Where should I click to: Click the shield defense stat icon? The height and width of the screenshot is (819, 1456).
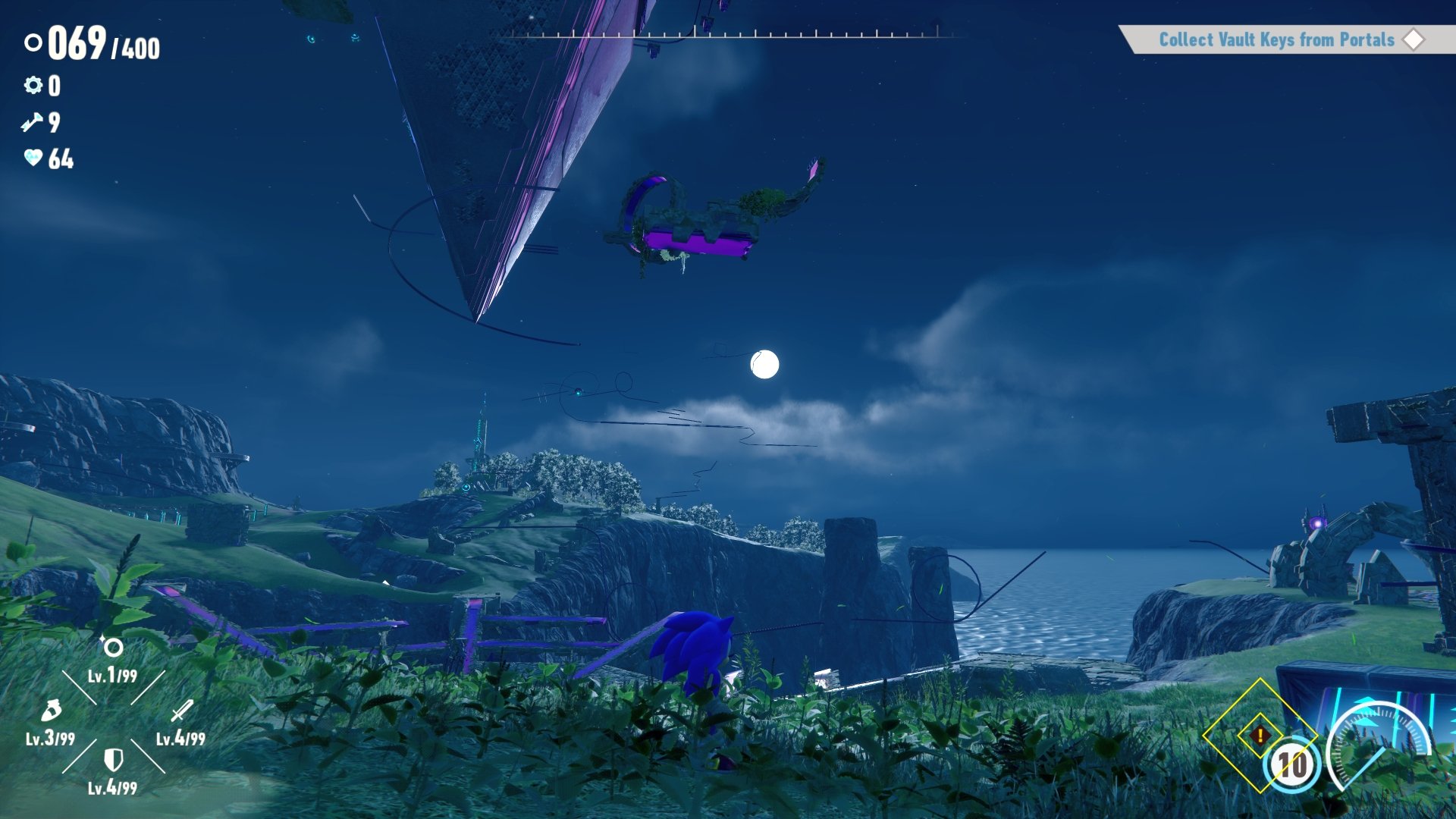point(113,759)
